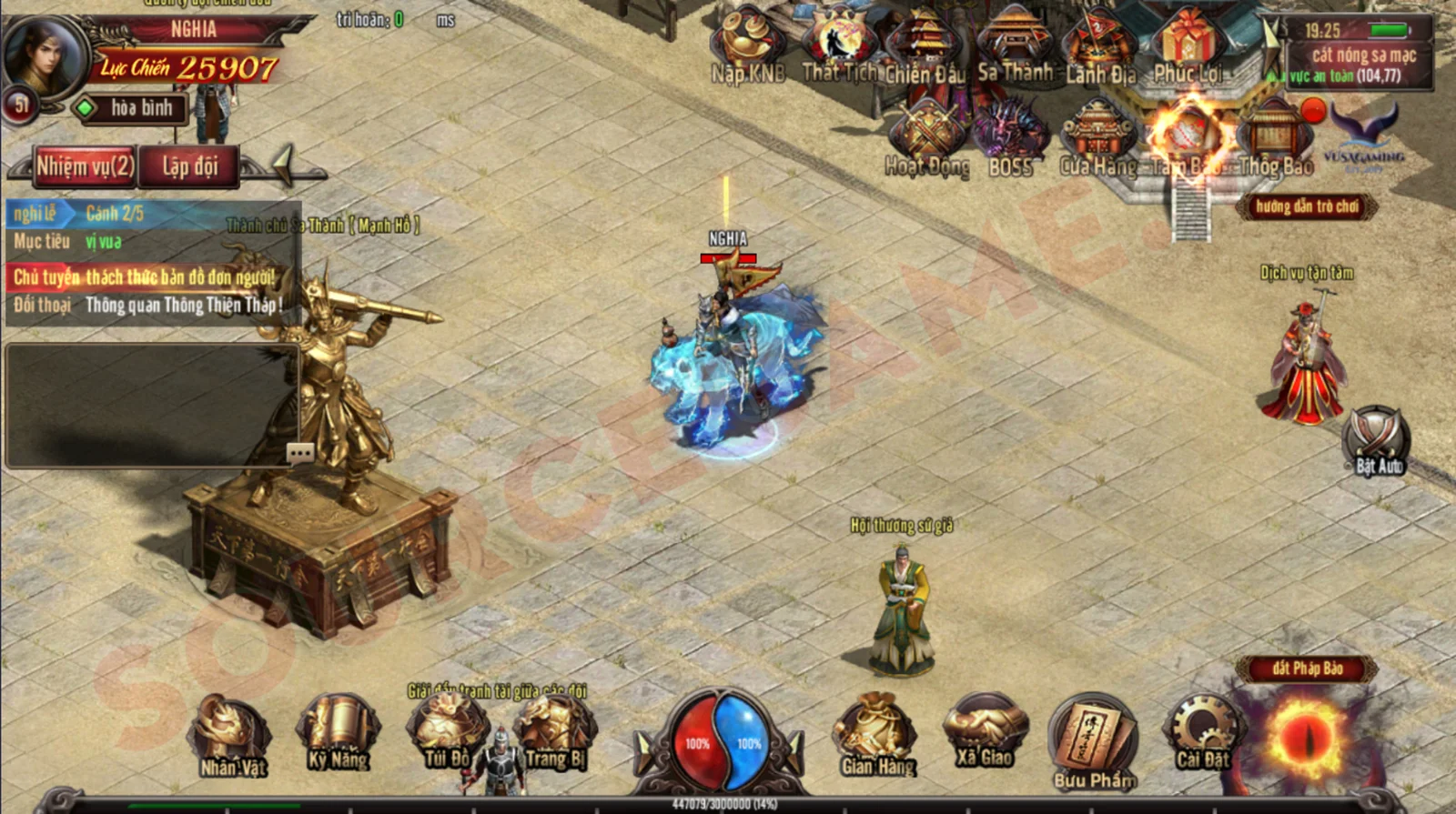The height and width of the screenshot is (814, 1456).
Task: Open the Sa Thành icon
Action: point(1015,47)
